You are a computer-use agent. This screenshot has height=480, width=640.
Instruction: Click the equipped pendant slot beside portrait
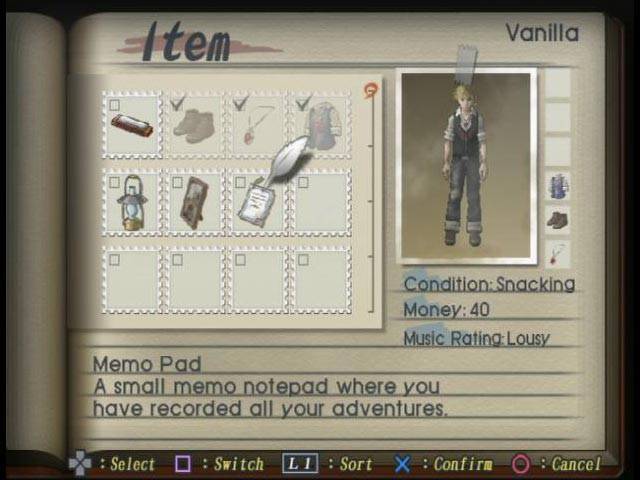pos(557,253)
